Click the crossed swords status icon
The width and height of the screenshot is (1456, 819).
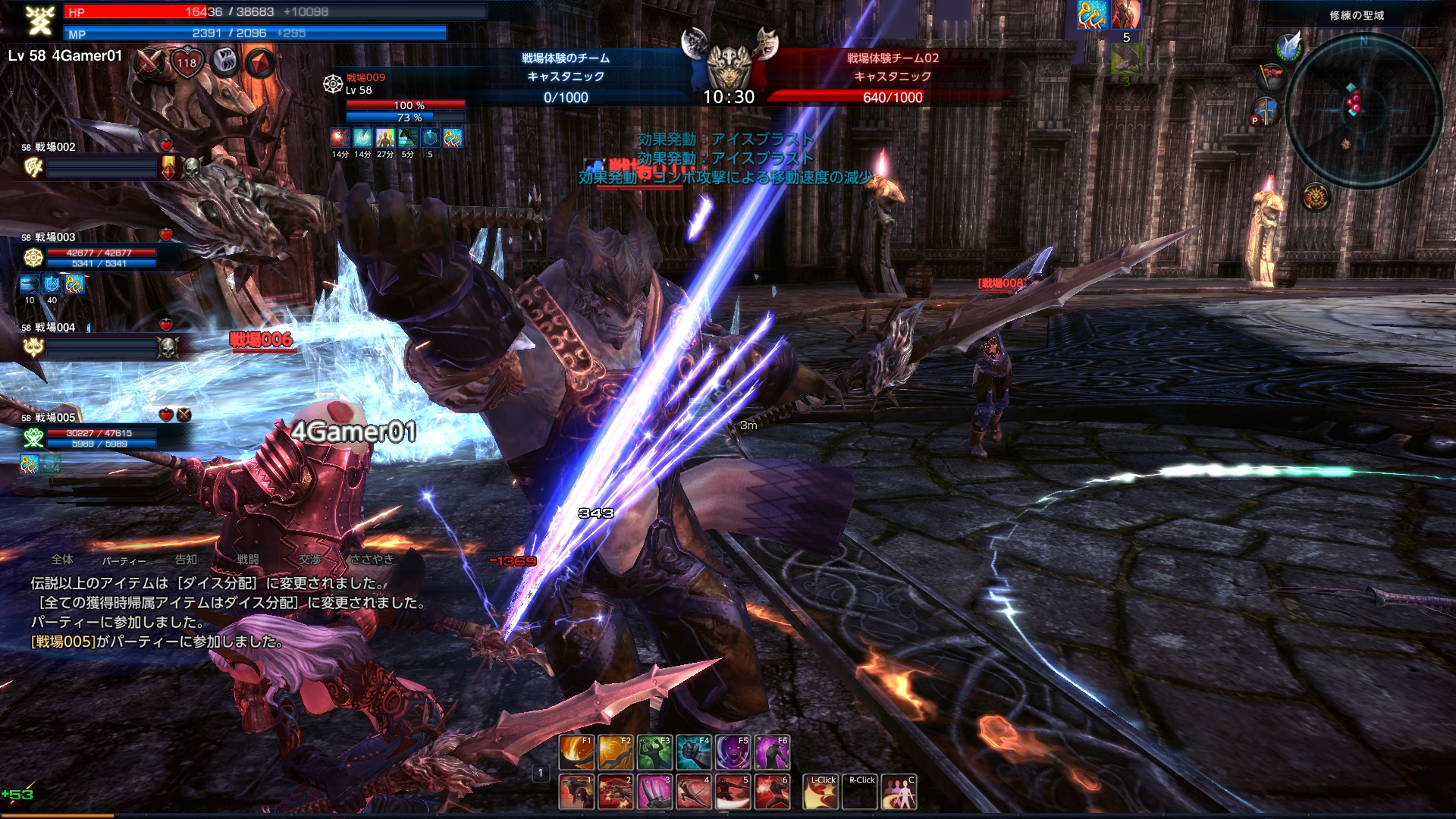[150, 62]
